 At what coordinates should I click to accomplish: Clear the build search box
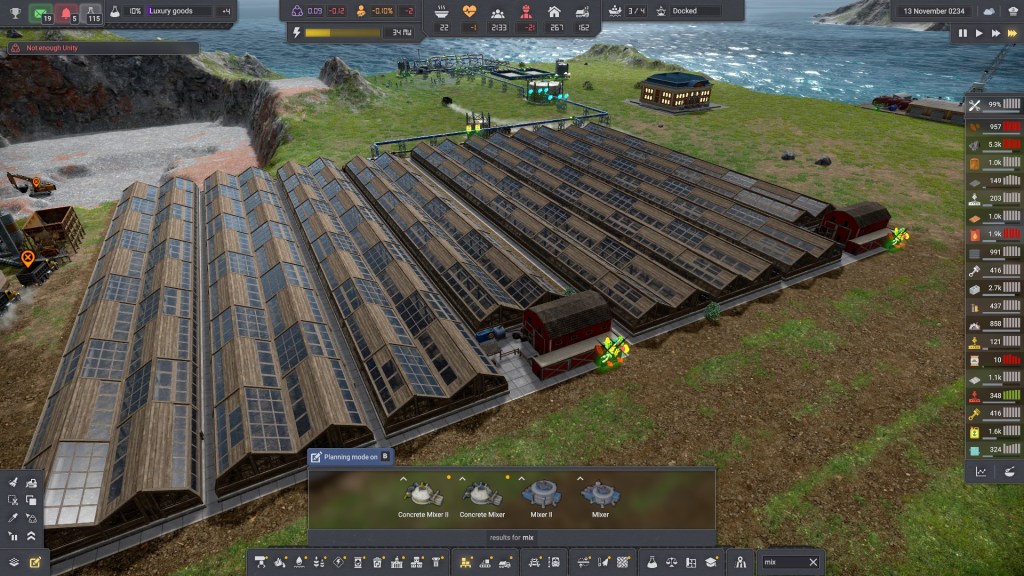pos(813,562)
